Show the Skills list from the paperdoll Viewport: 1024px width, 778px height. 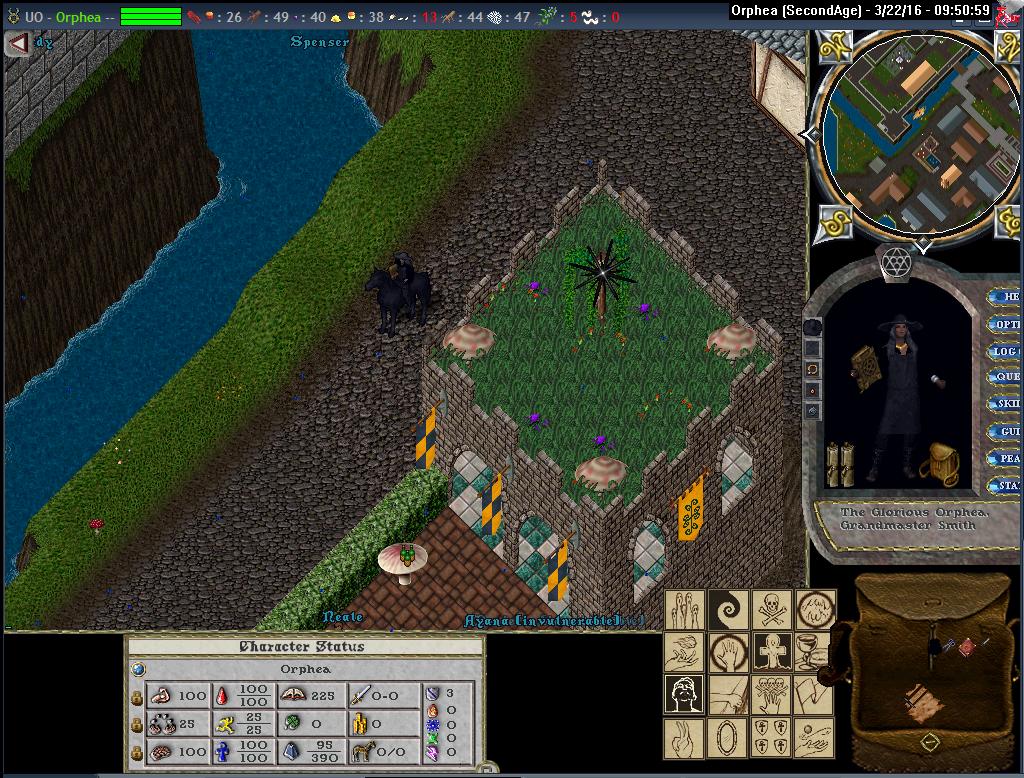pos(1005,404)
